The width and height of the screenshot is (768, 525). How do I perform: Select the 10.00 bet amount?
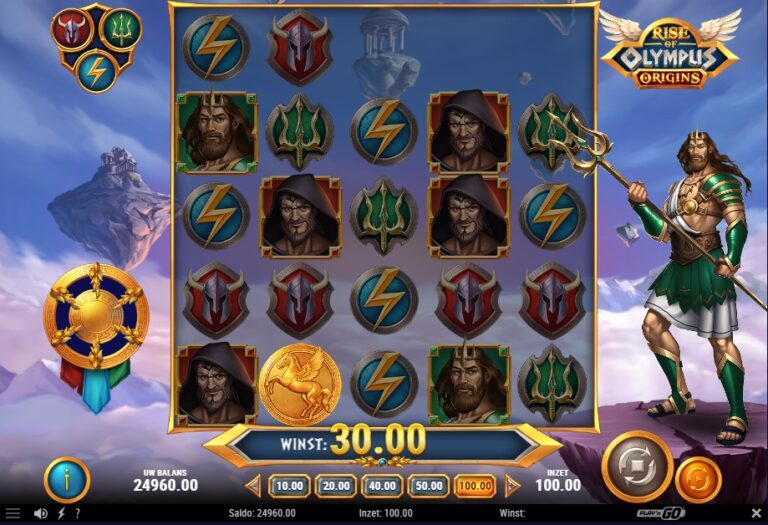point(289,486)
